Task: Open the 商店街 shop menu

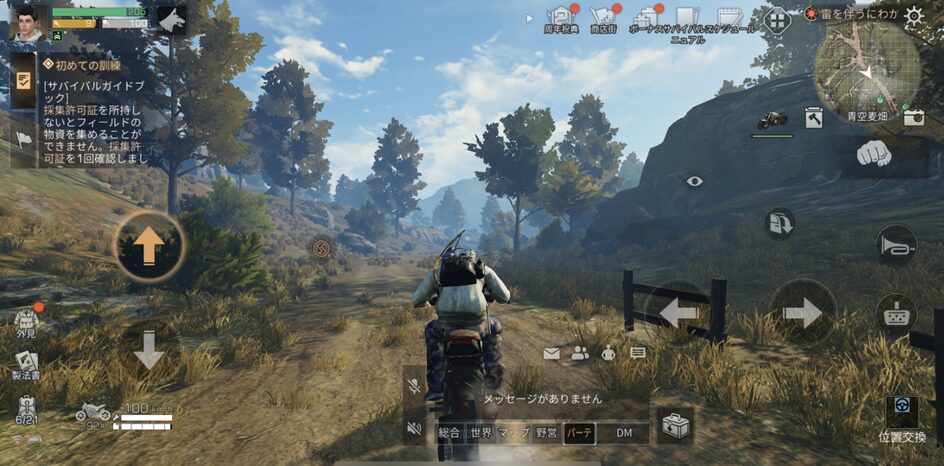Action: tap(602, 17)
